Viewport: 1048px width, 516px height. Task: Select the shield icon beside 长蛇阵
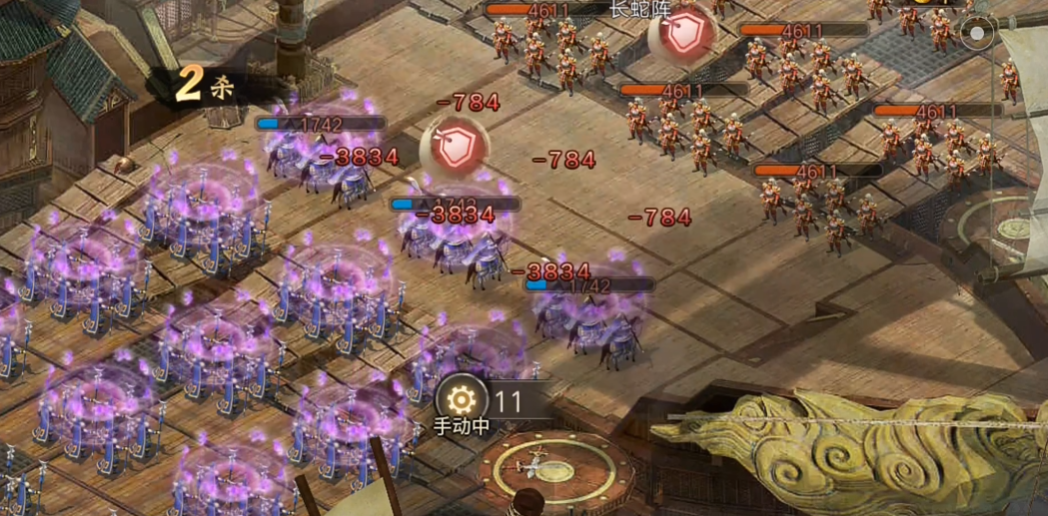(x=684, y=35)
